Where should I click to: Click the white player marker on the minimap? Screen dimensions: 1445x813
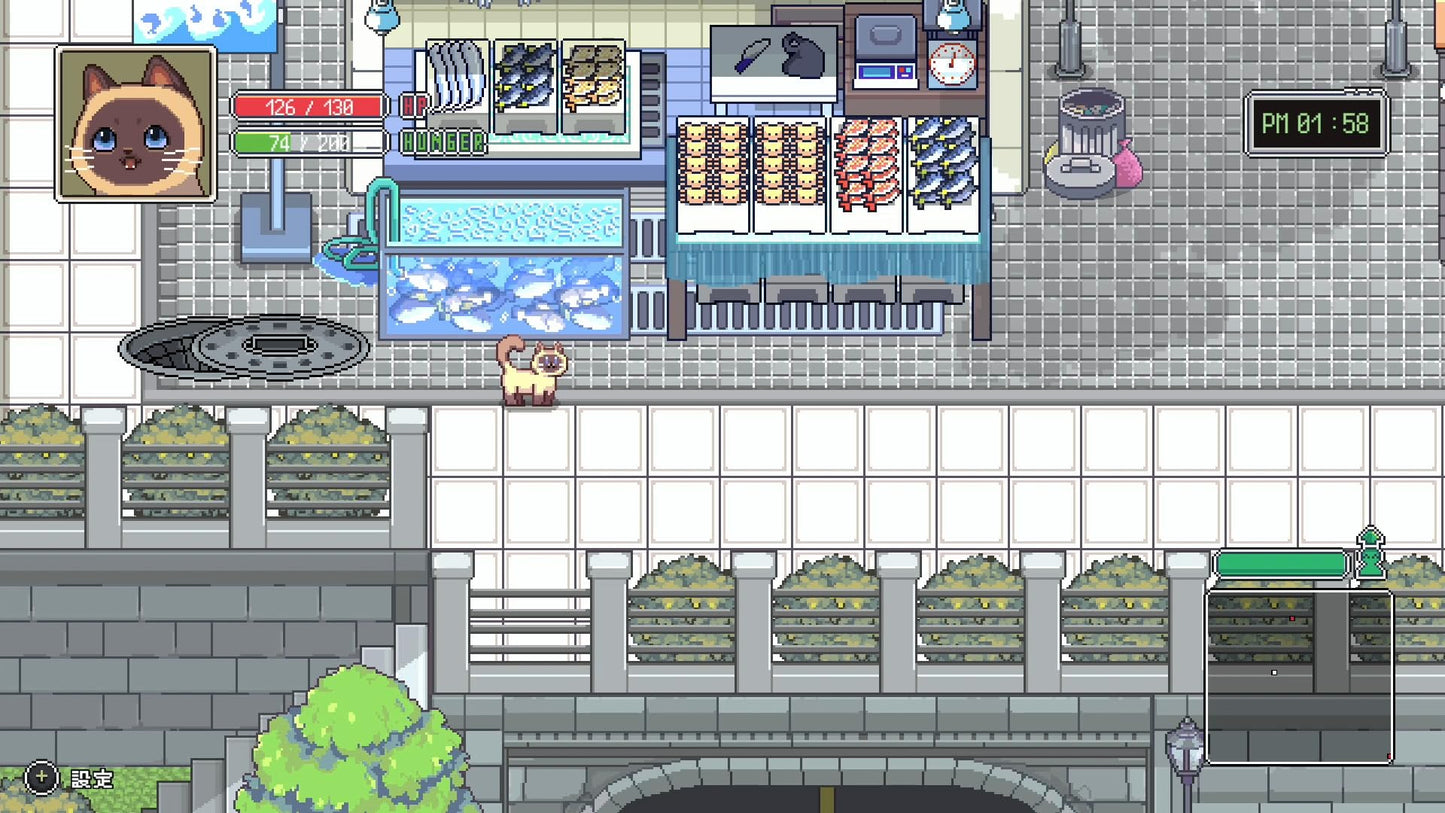click(x=1273, y=673)
